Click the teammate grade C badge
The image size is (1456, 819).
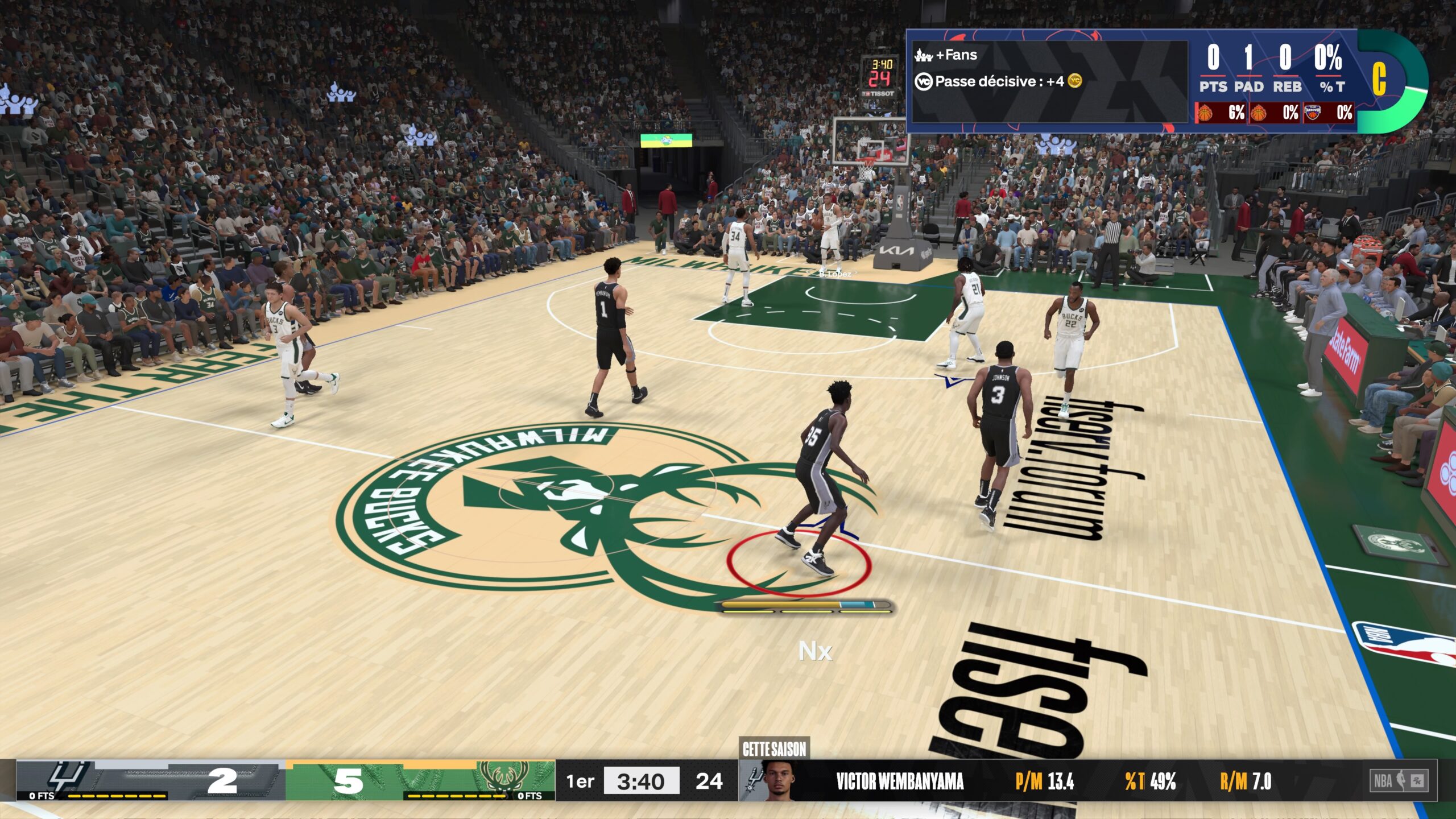point(1379,80)
